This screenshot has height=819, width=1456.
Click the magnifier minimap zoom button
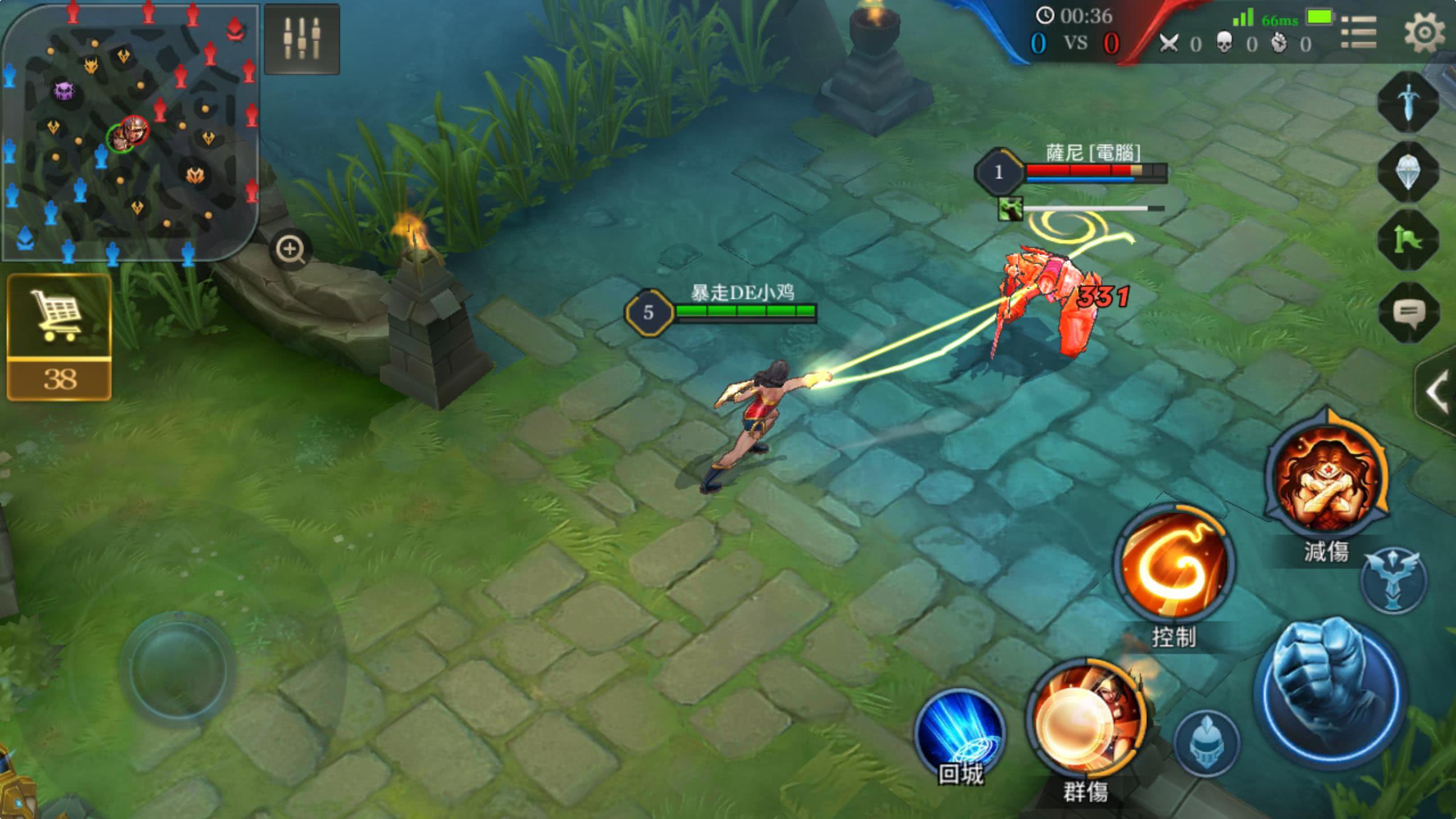click(291, 249)
